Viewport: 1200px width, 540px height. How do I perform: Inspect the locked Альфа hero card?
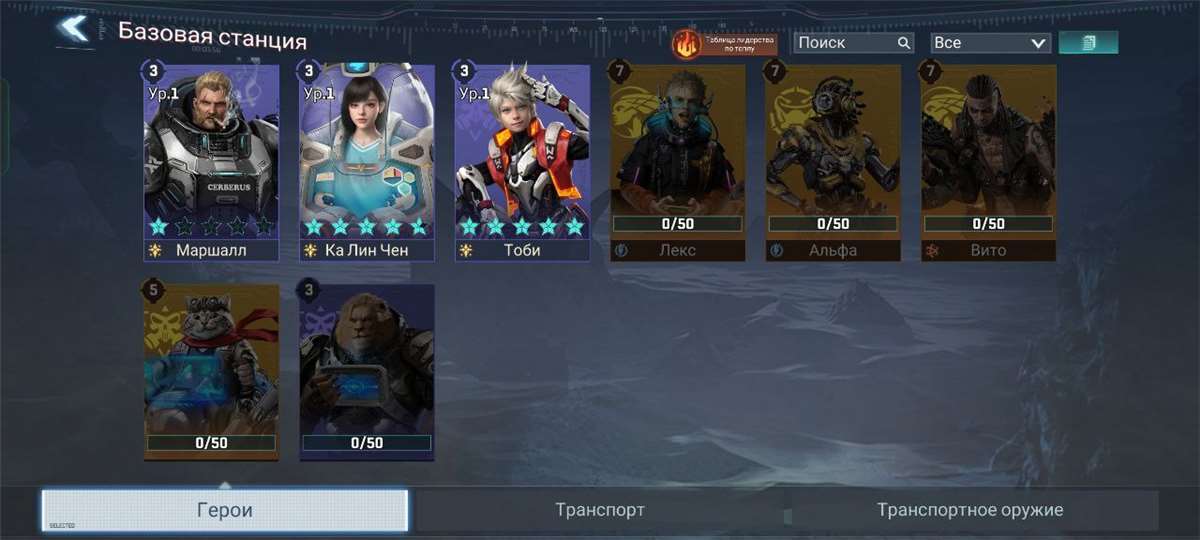[x=833, y=160]
